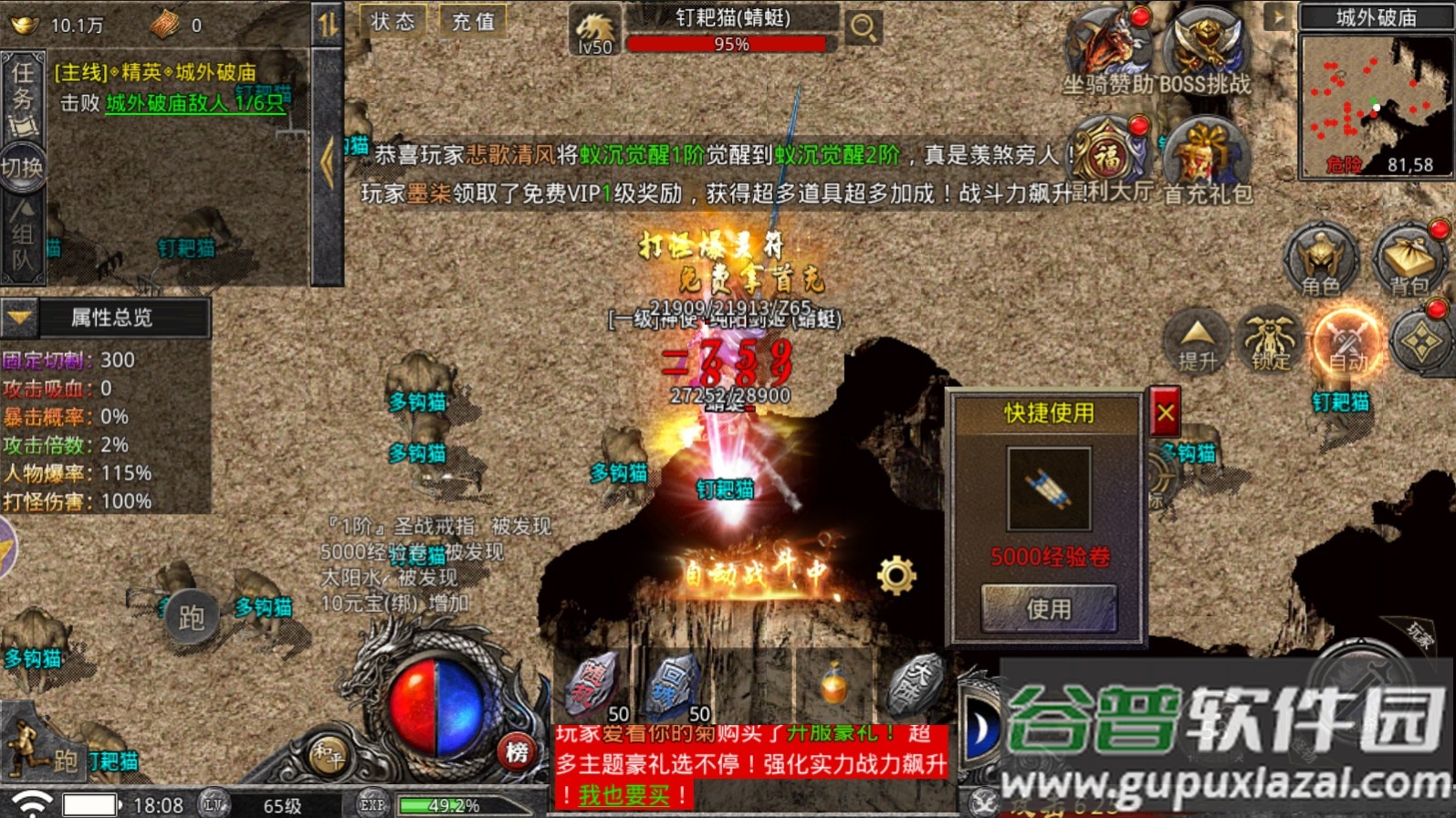1456x818 pixels.
Task: Open the 提升 upgrade icon
Action: (x=1196, y=340)
